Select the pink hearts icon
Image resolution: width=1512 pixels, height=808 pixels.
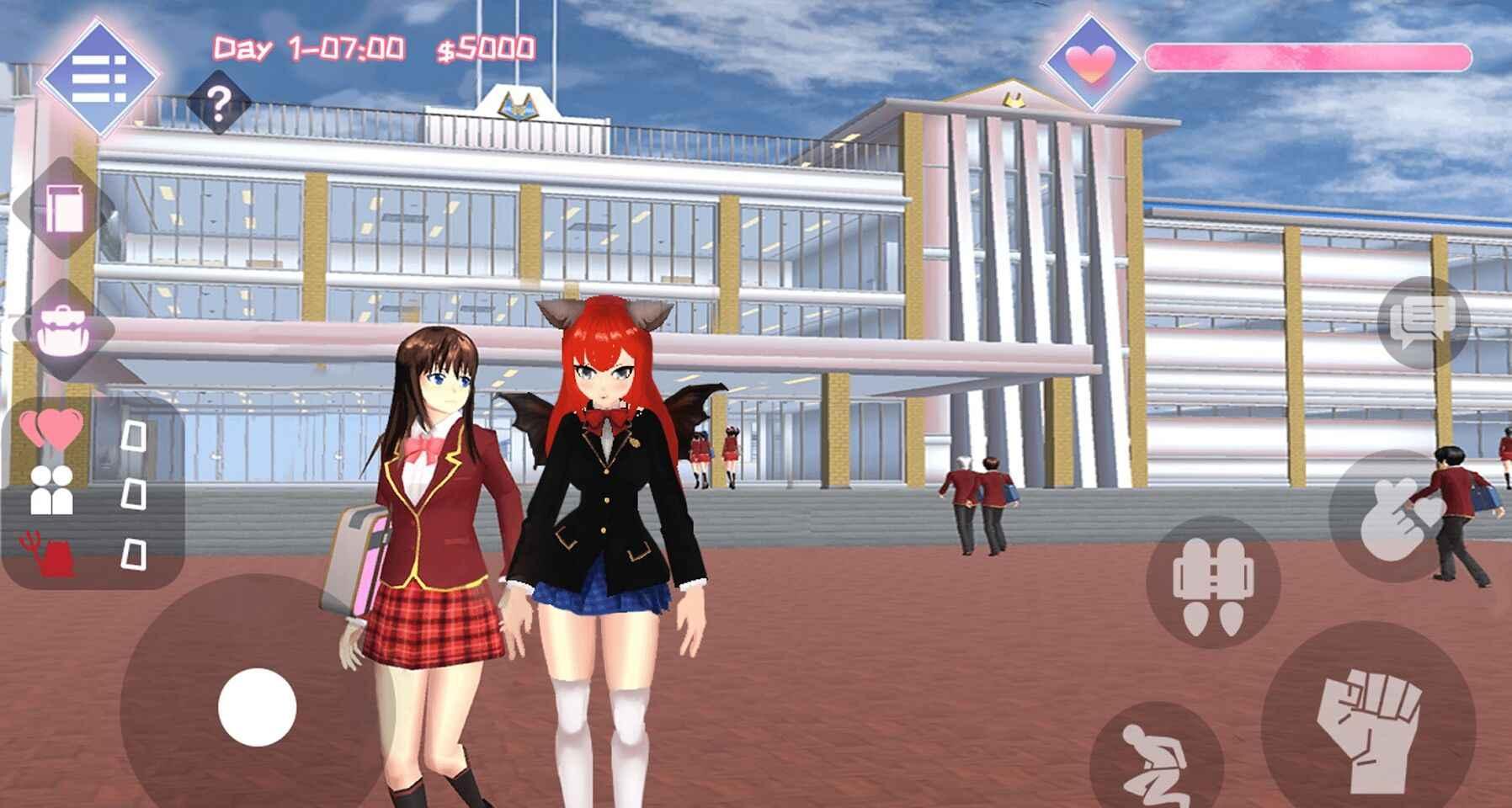52,428
